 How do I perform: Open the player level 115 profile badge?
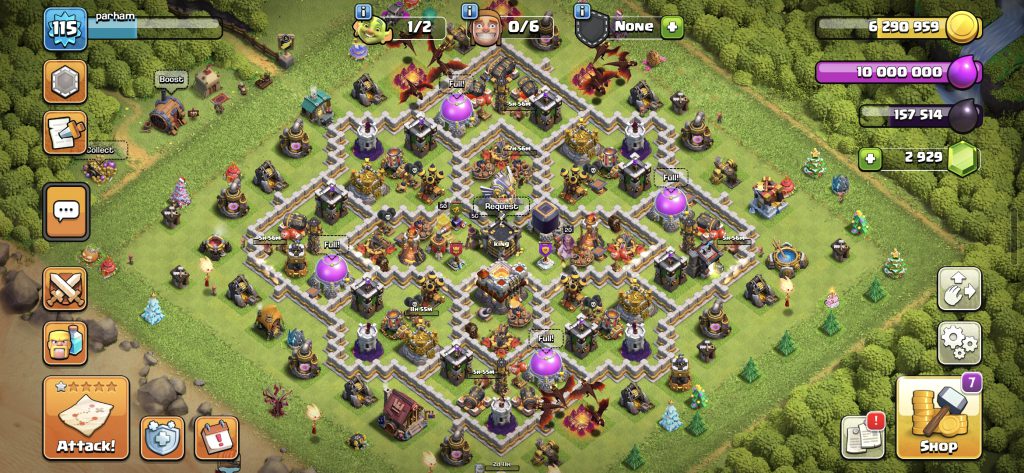[x=60, y=29]
